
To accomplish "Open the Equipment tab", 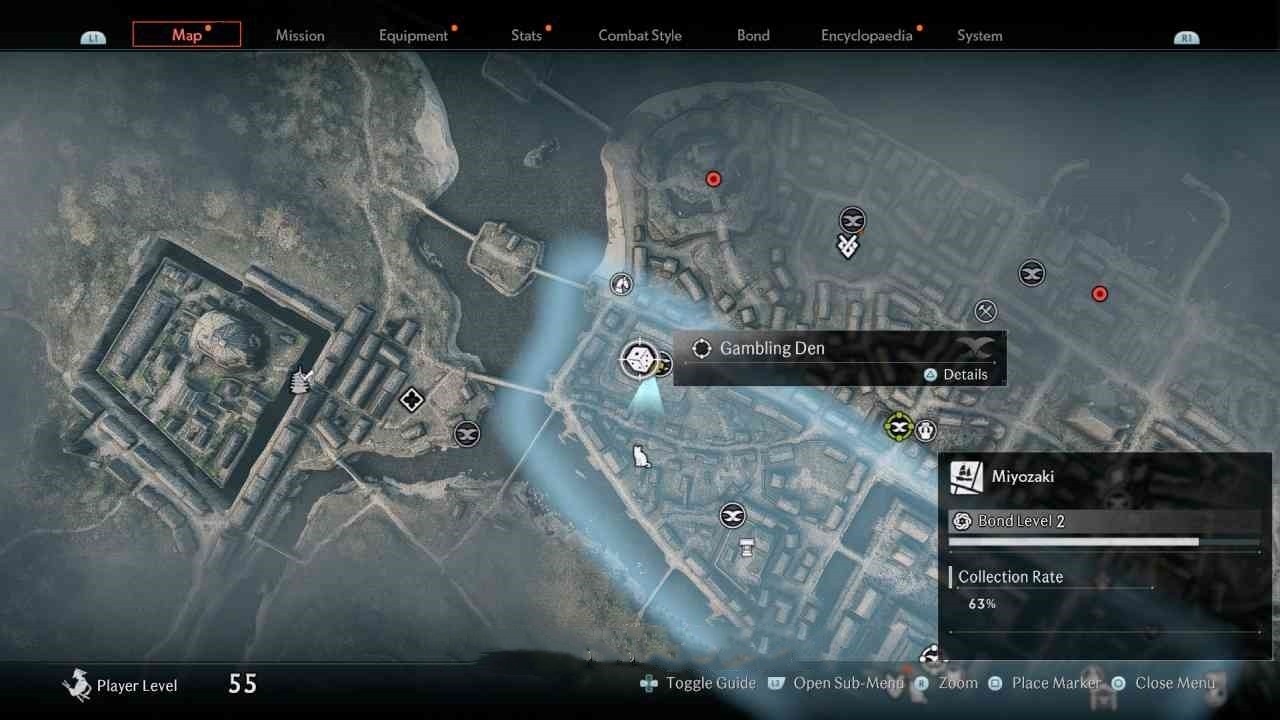I will 413,35.
